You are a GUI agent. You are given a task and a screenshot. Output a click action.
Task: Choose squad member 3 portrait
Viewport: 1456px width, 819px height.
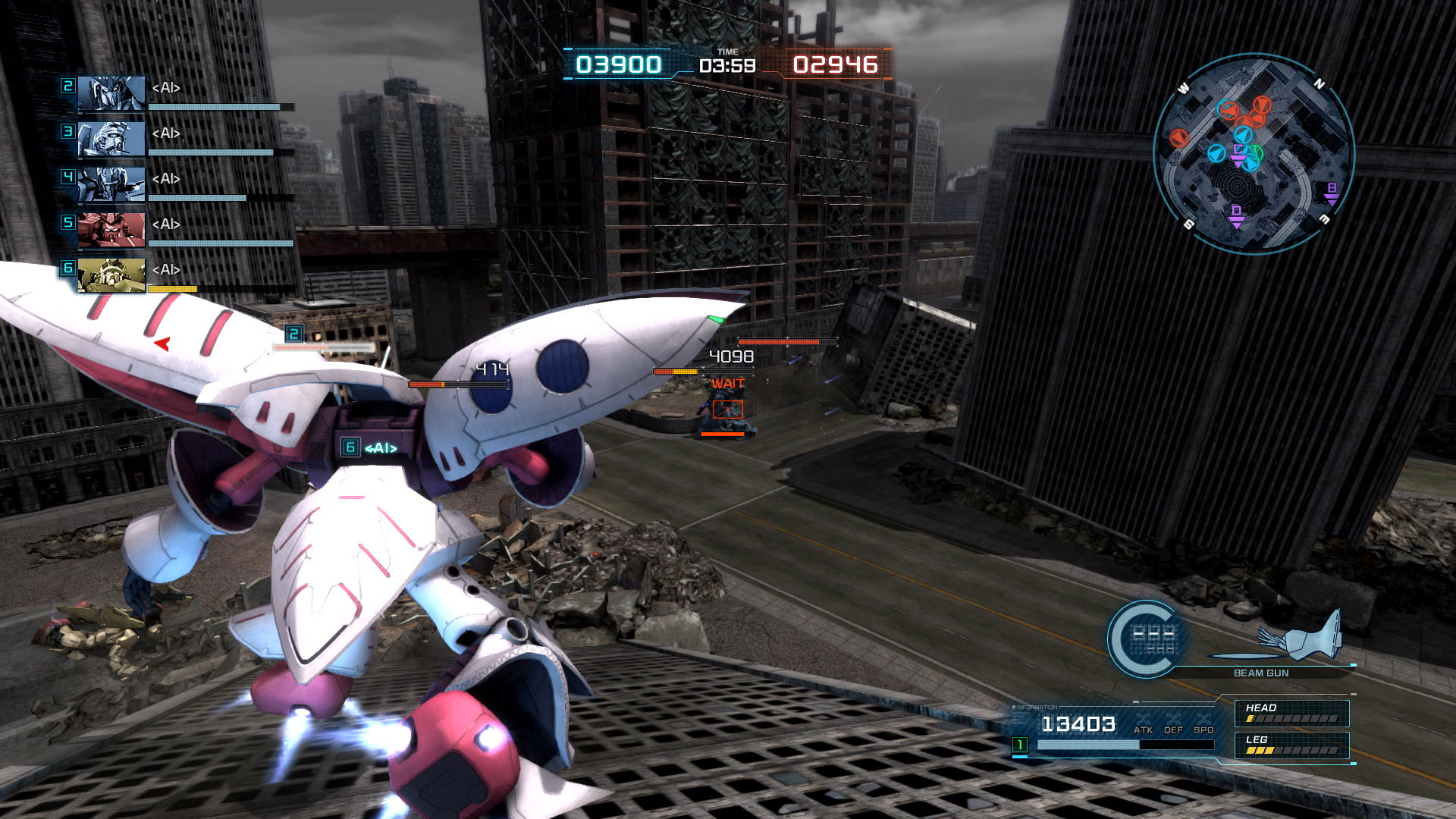coord(111,140)
